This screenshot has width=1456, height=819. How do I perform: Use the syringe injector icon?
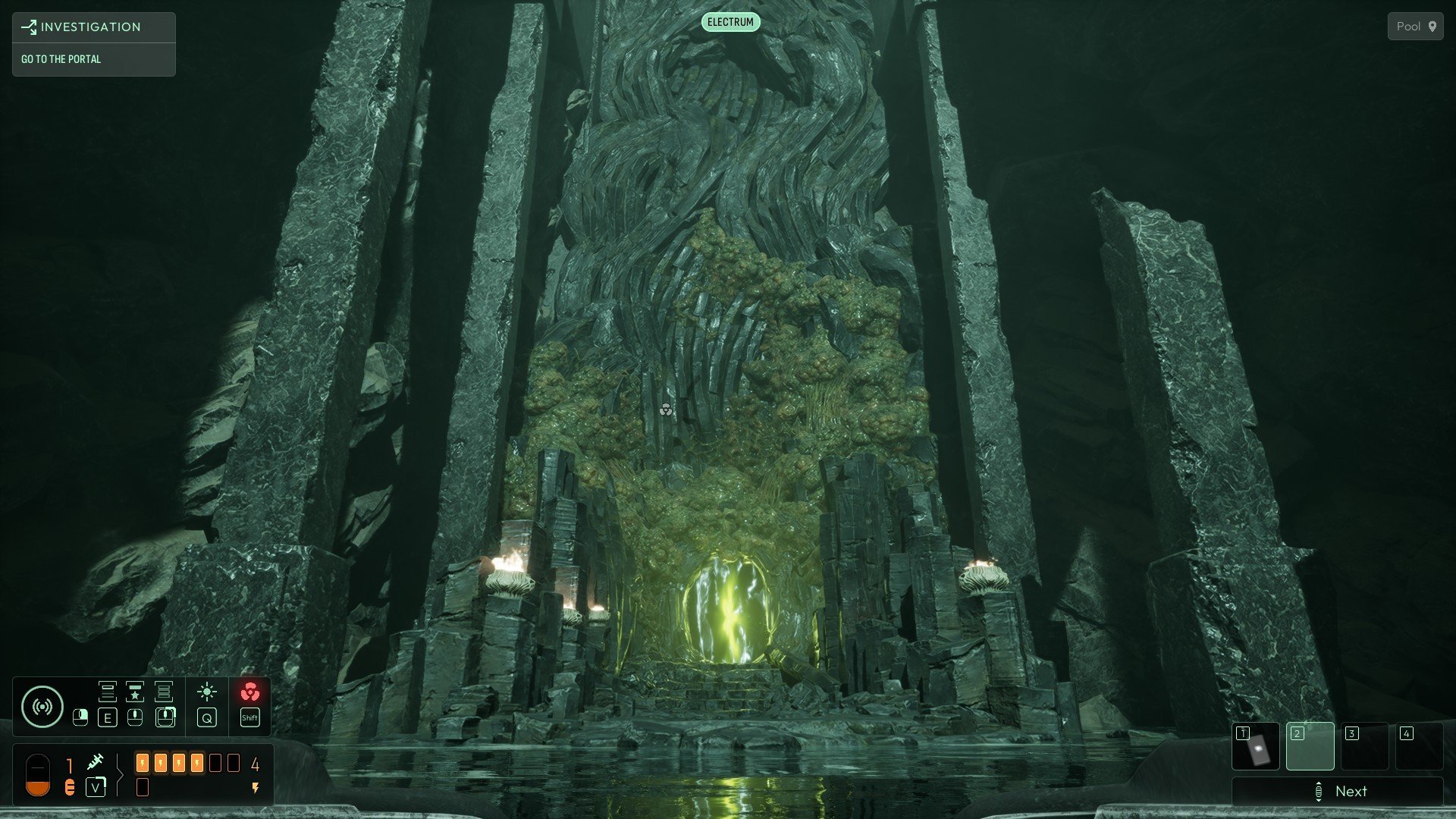[x=96, y=761]
